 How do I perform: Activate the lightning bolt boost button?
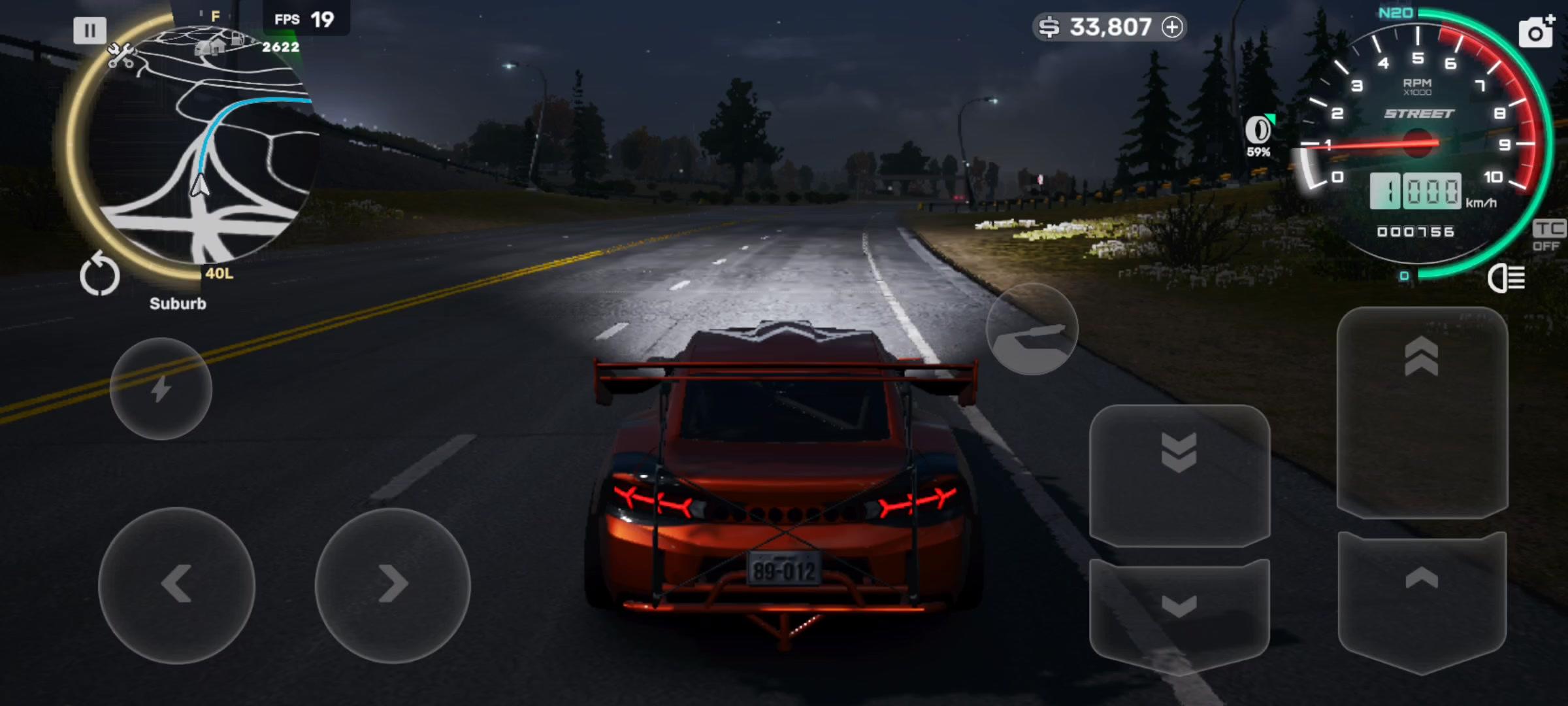(161, 389)
